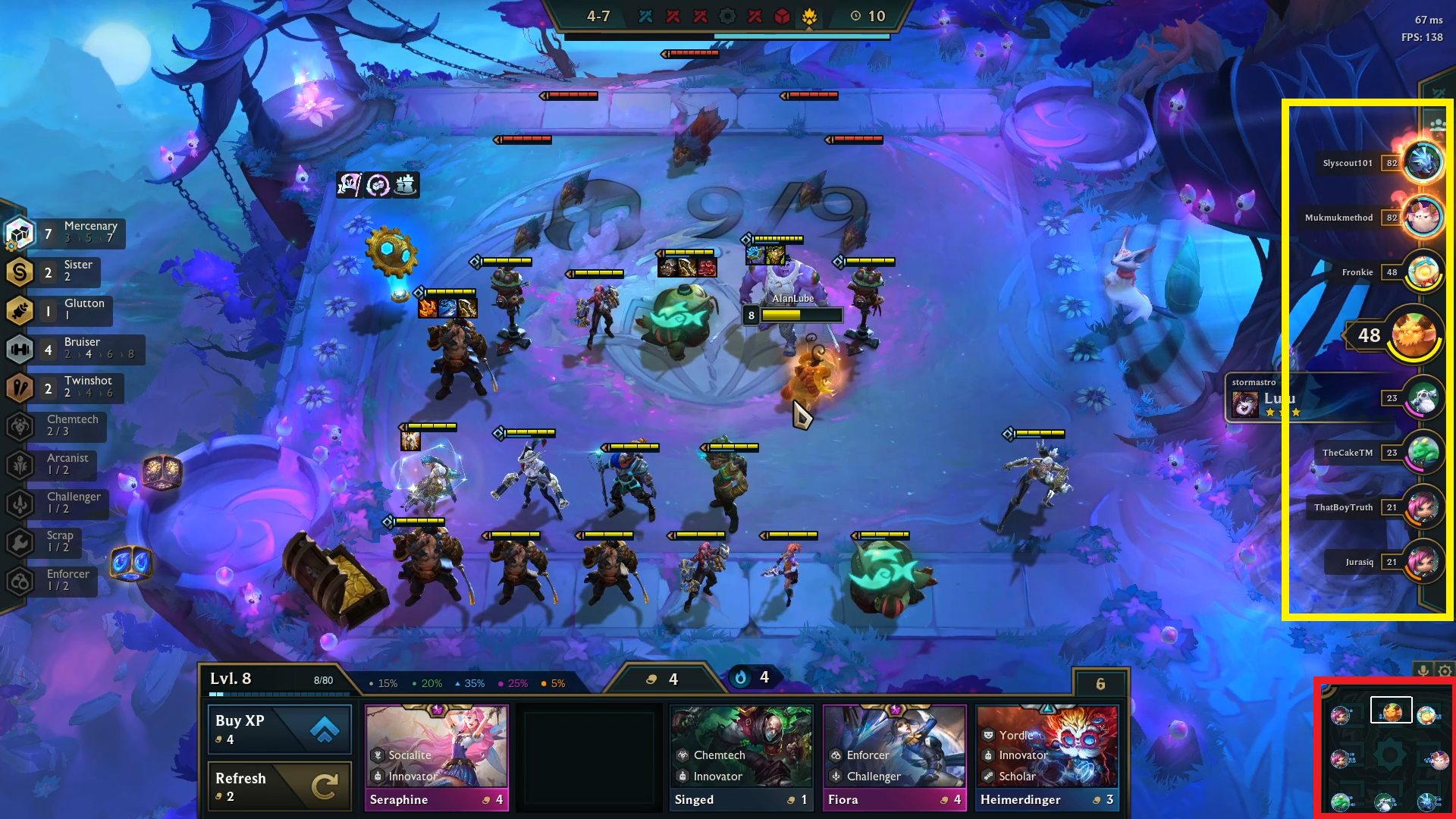Buy Seraphine from the shop
Image resolution: width=1456 pixels, height=819 pixels.
(436, 758)
